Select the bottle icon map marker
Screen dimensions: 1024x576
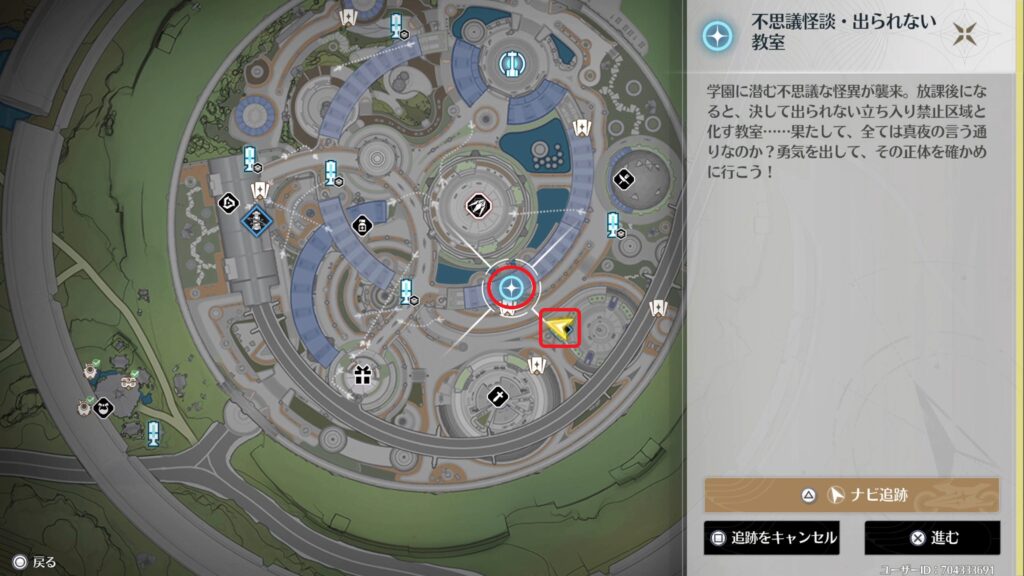click(x=362, y=225)
